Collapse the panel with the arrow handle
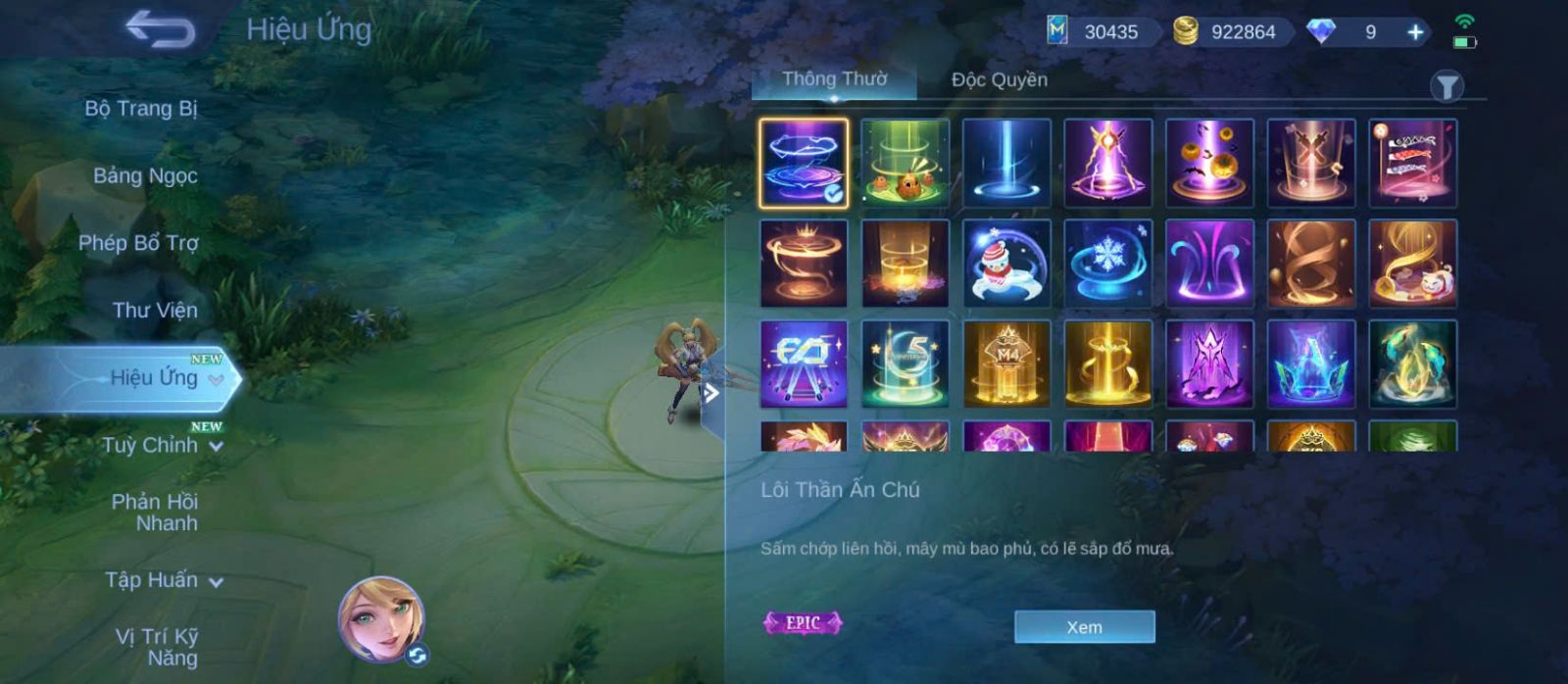This screenshot has width=1568, height=684. click(x=711, y=394)
